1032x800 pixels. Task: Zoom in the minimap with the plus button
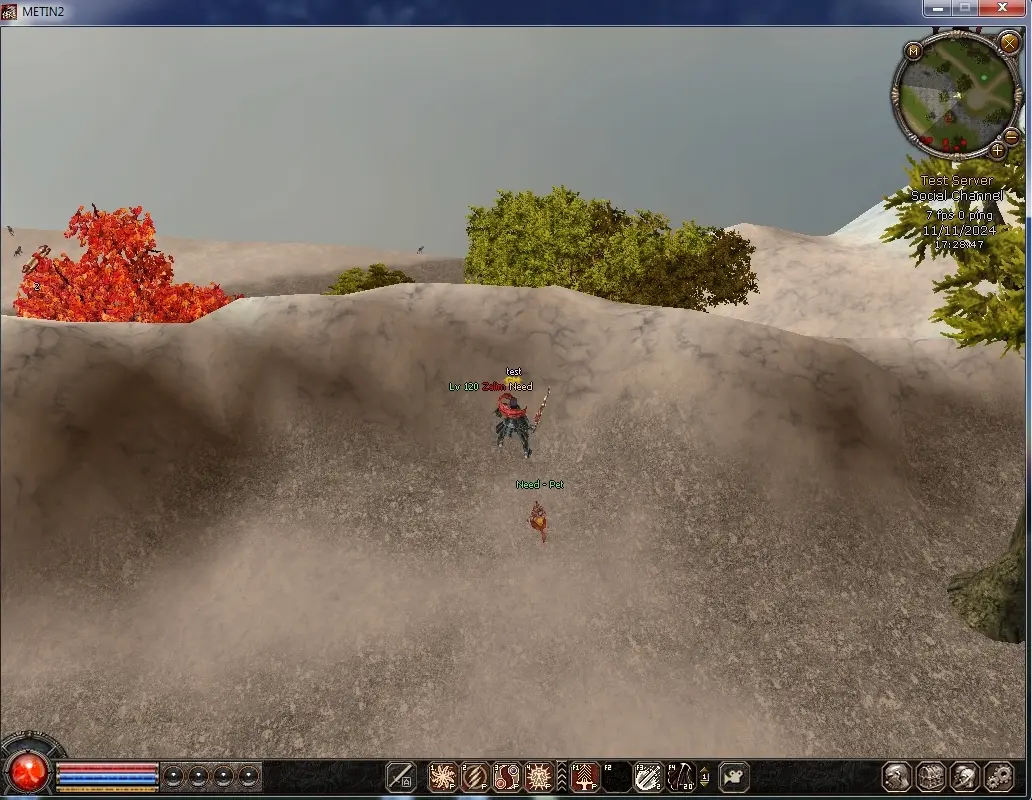(x=996, y=150)
